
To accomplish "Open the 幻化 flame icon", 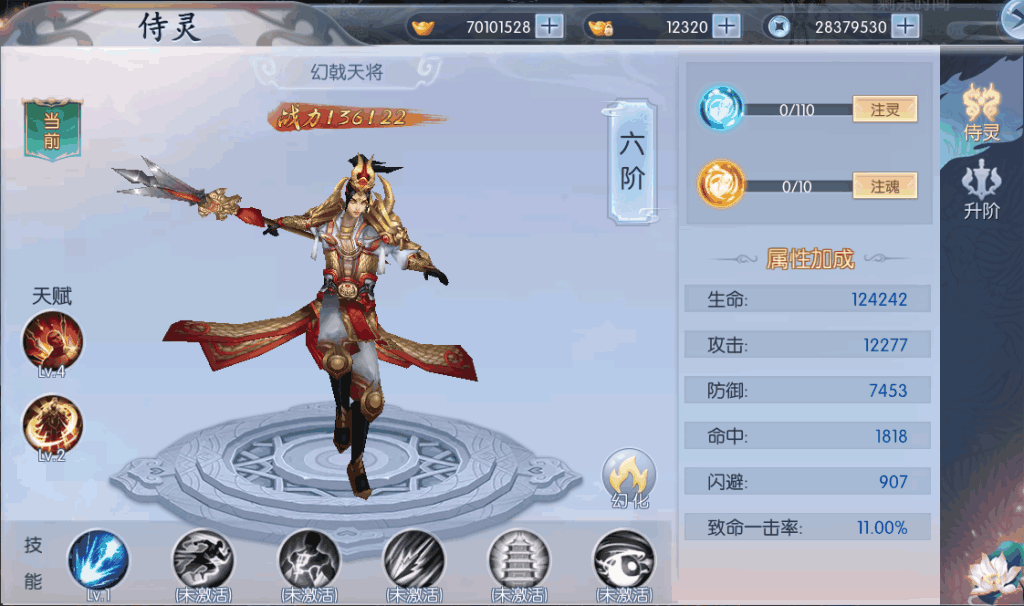I will pos(629,477).
